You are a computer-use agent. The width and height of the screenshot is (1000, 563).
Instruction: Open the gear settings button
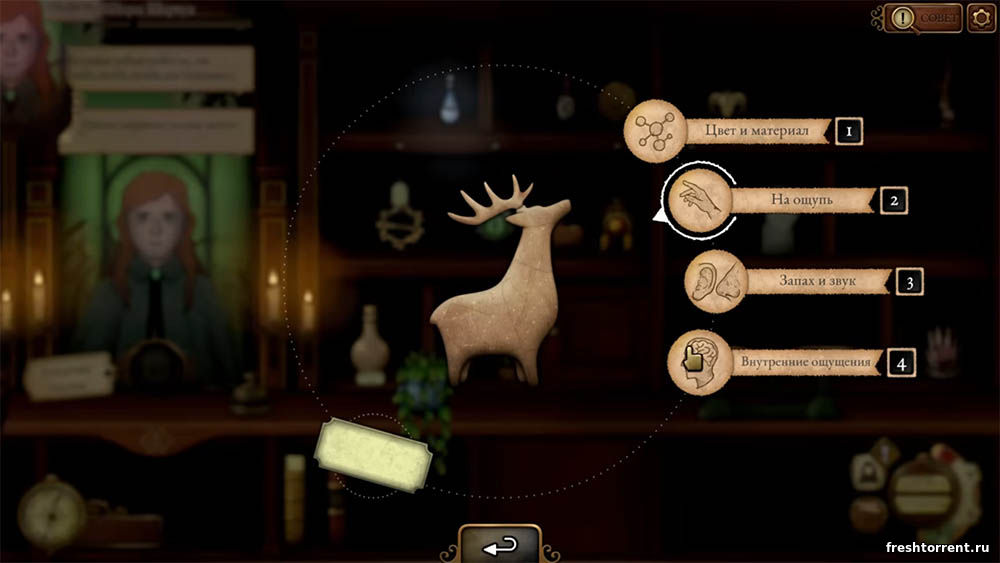pyautogui.click(x=981, y=18)
